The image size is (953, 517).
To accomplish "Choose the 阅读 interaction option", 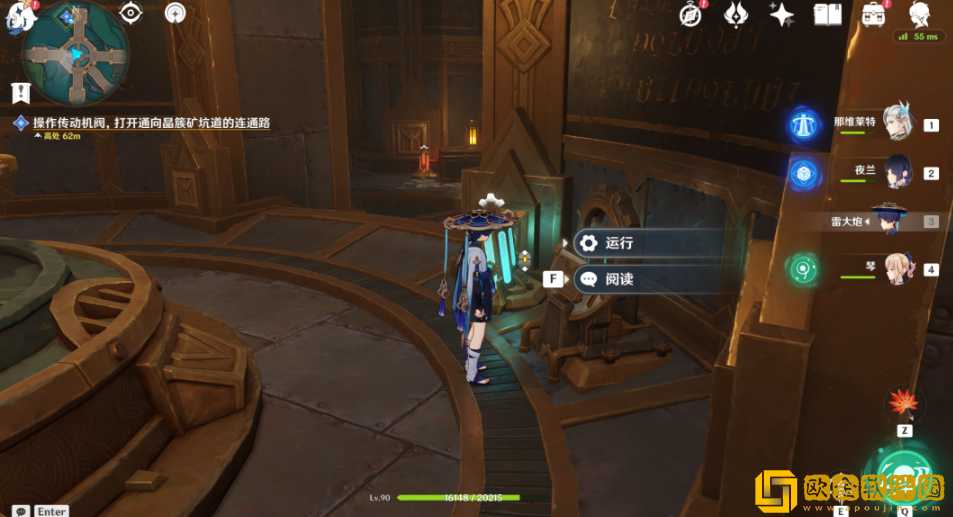I will pos(618,279).
